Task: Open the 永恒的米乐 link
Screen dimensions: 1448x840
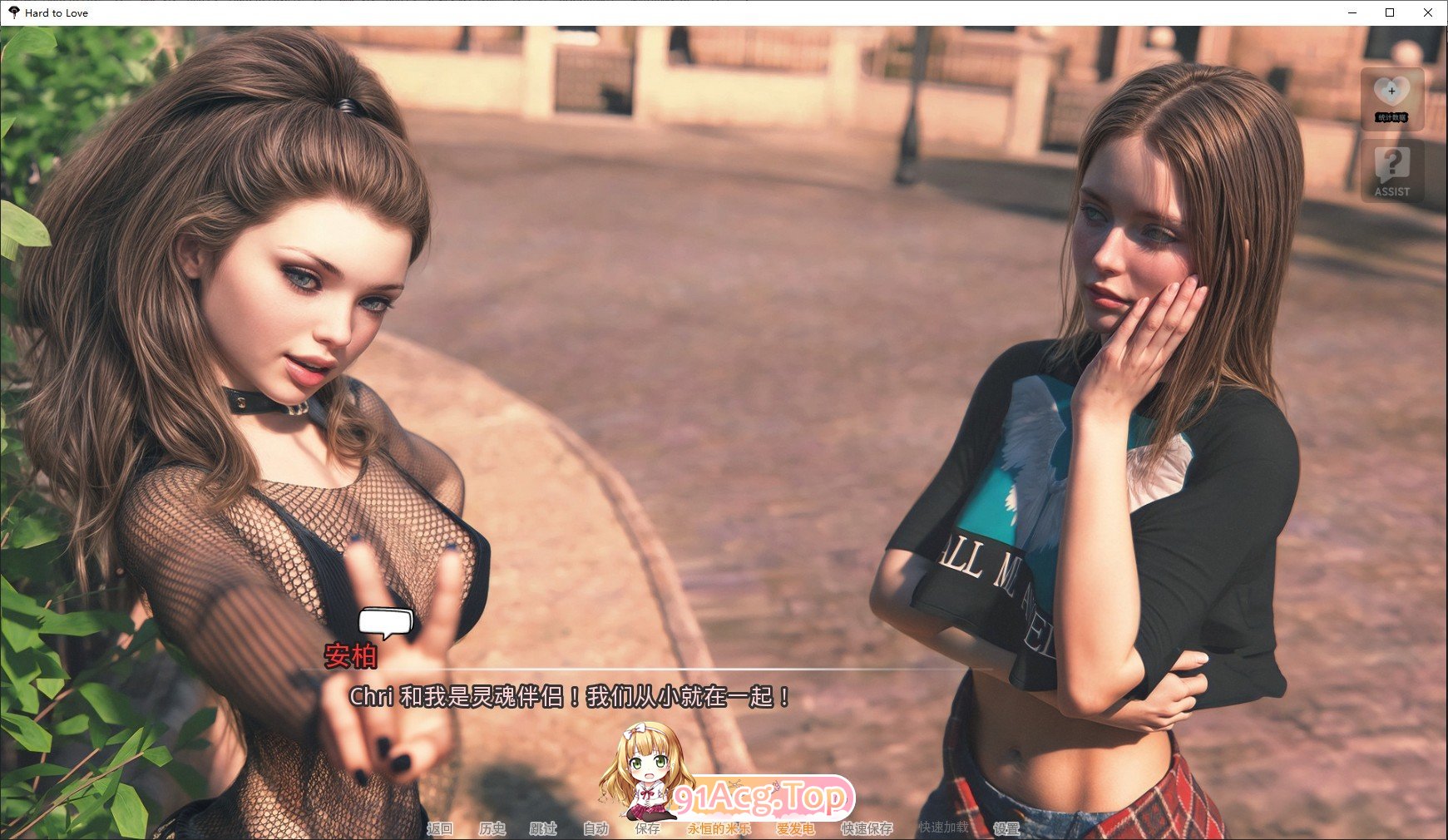Action: pos(719,828)
